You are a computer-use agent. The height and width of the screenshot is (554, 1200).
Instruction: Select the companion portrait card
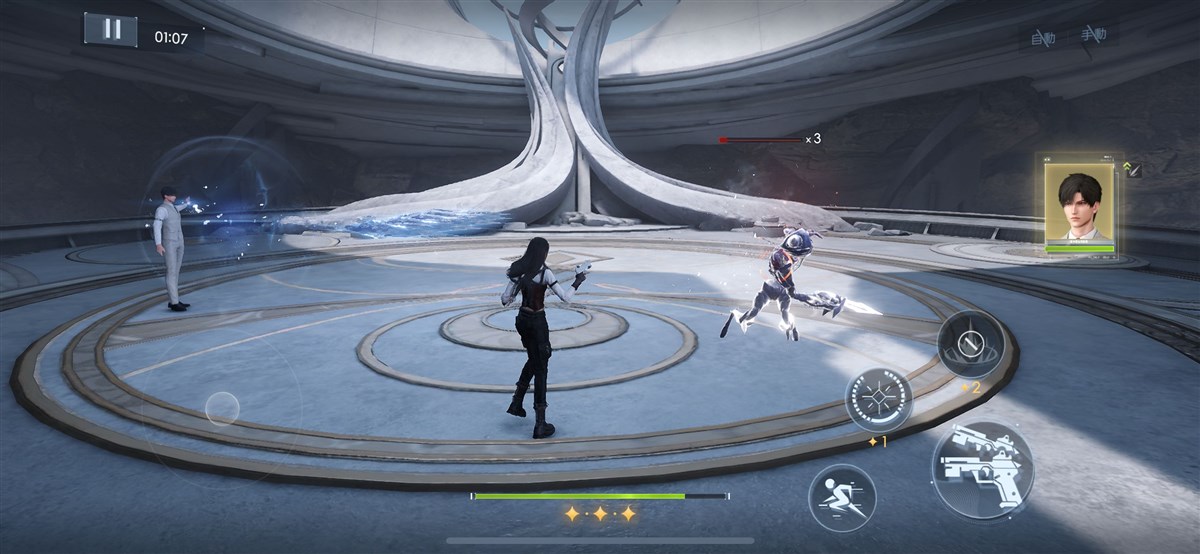[1079, 207]
